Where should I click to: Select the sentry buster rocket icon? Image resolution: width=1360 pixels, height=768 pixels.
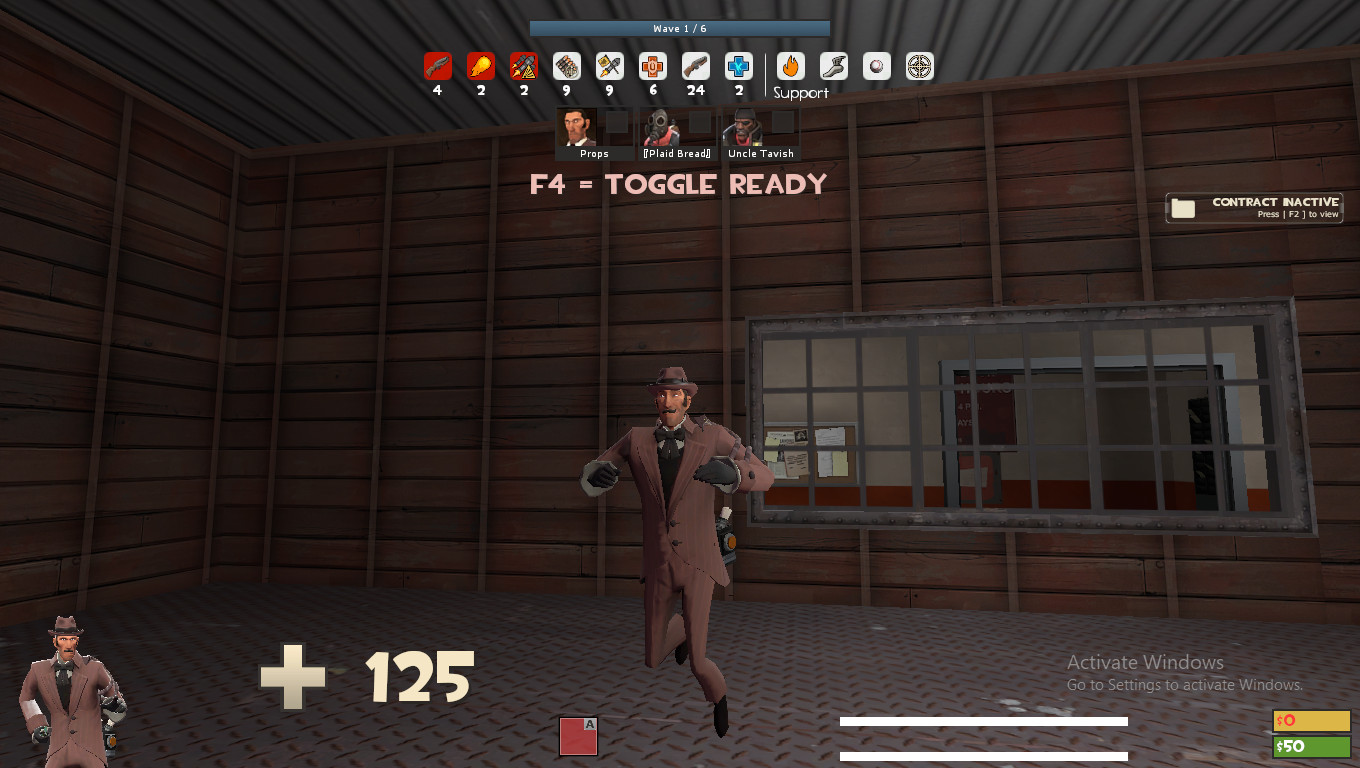(x=522, y=65)
